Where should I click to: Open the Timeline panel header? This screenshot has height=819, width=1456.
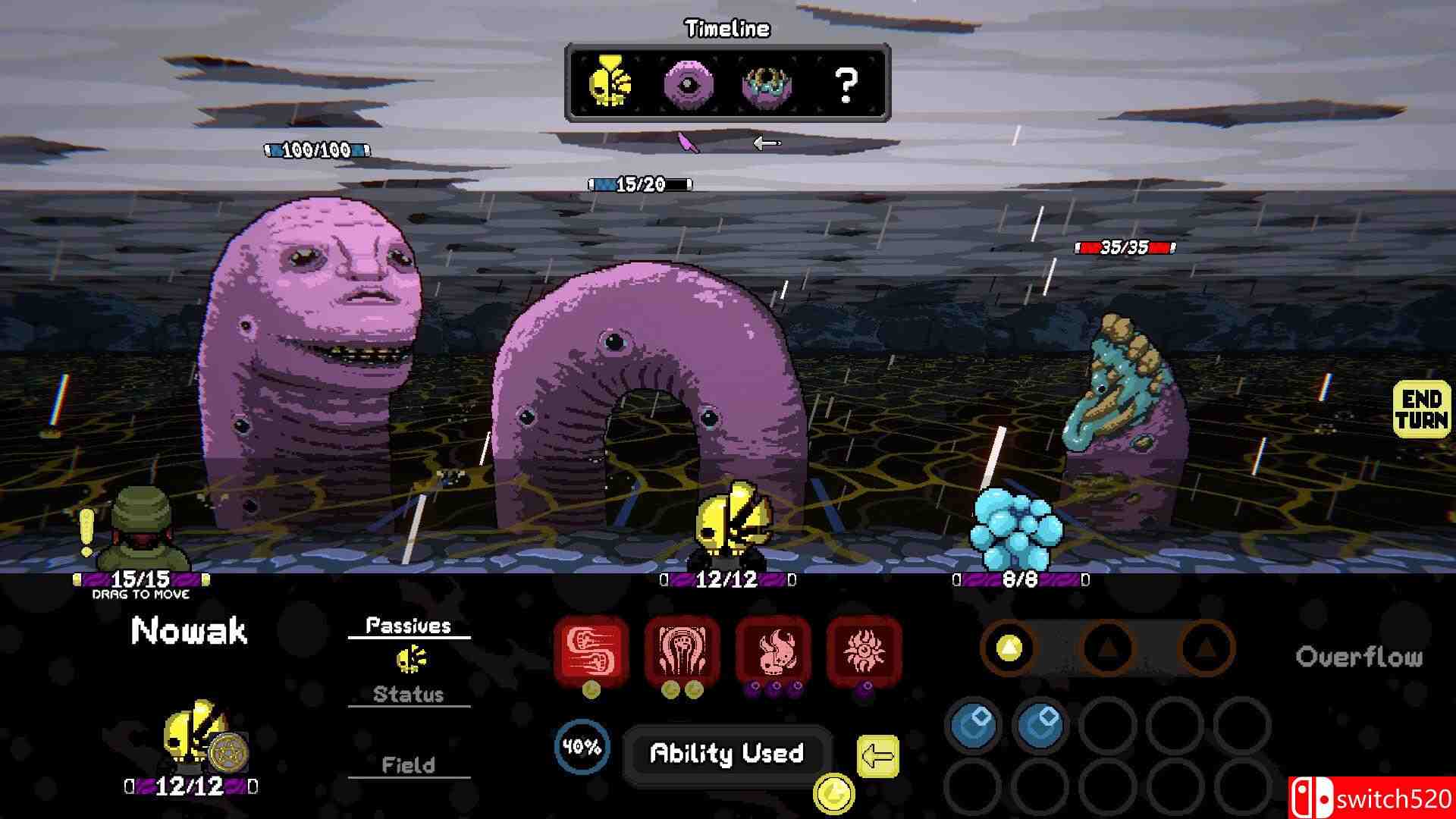[726, 29]
